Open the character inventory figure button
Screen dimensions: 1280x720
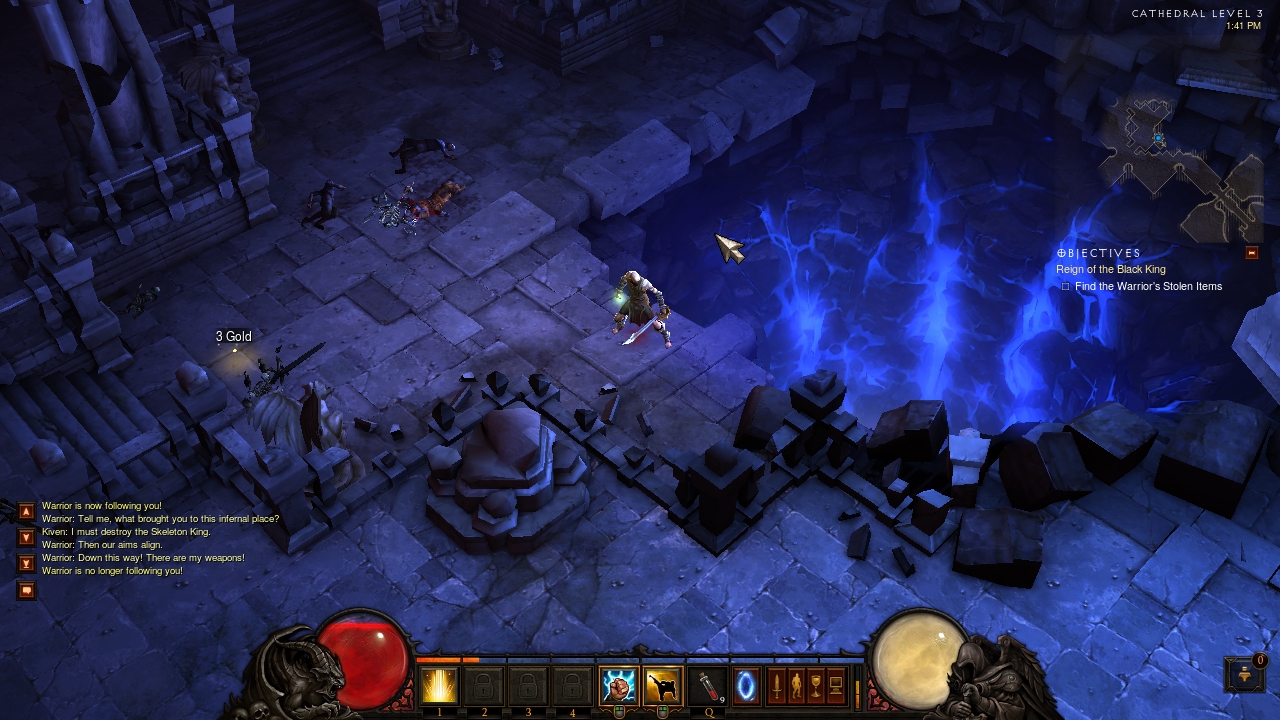click(x=796, y=686)
